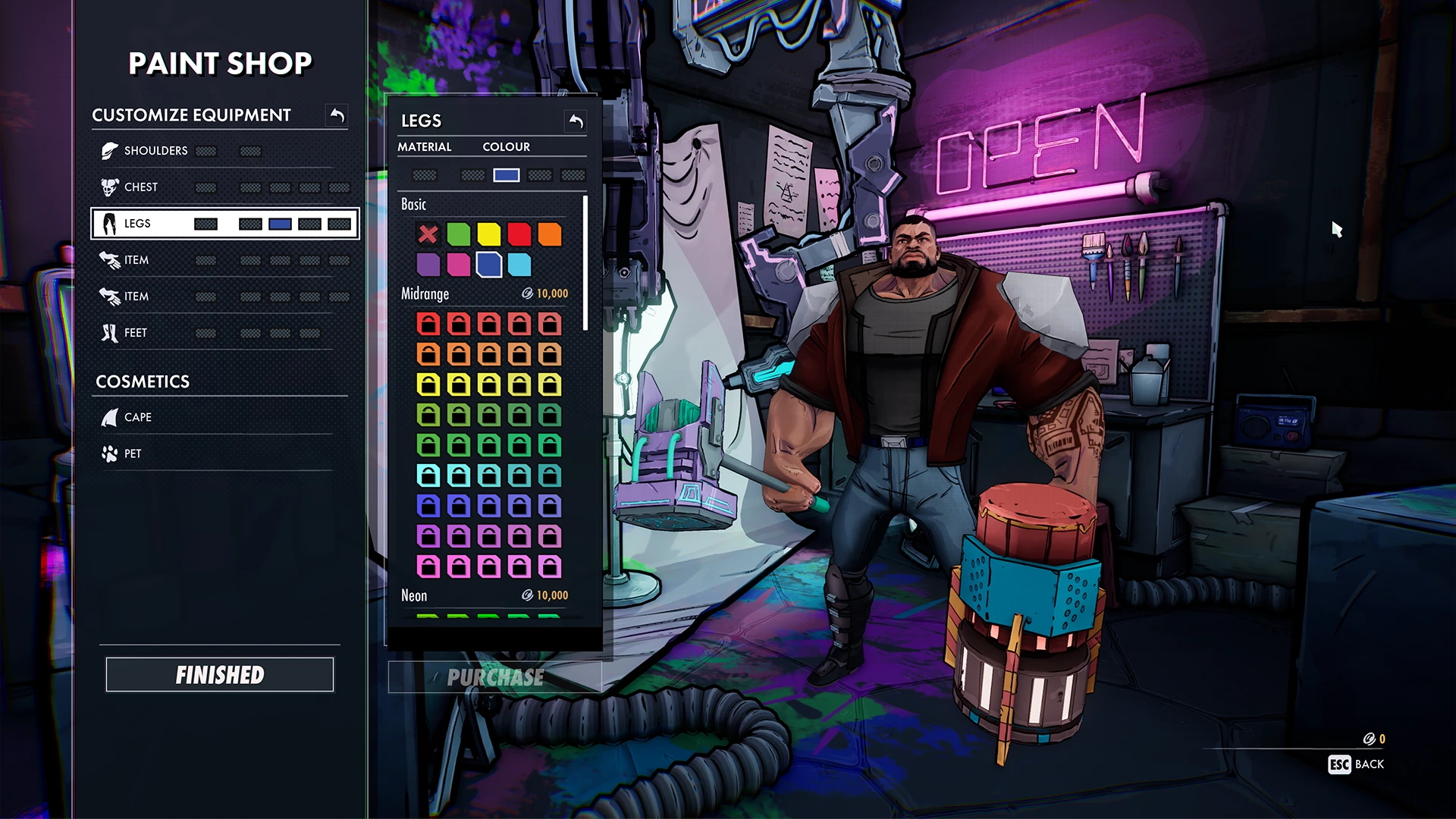The width and height of the screenshot is (1456, 819).
Task: Click the Finished button
Action: tap(219, 673)
